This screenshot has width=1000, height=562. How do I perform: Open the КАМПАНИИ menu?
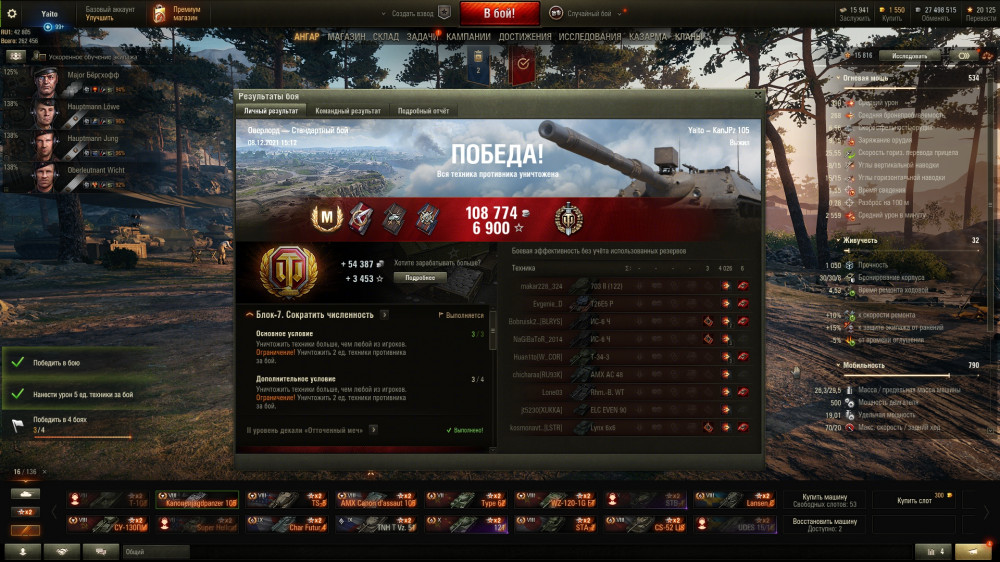tap(468, 37)
